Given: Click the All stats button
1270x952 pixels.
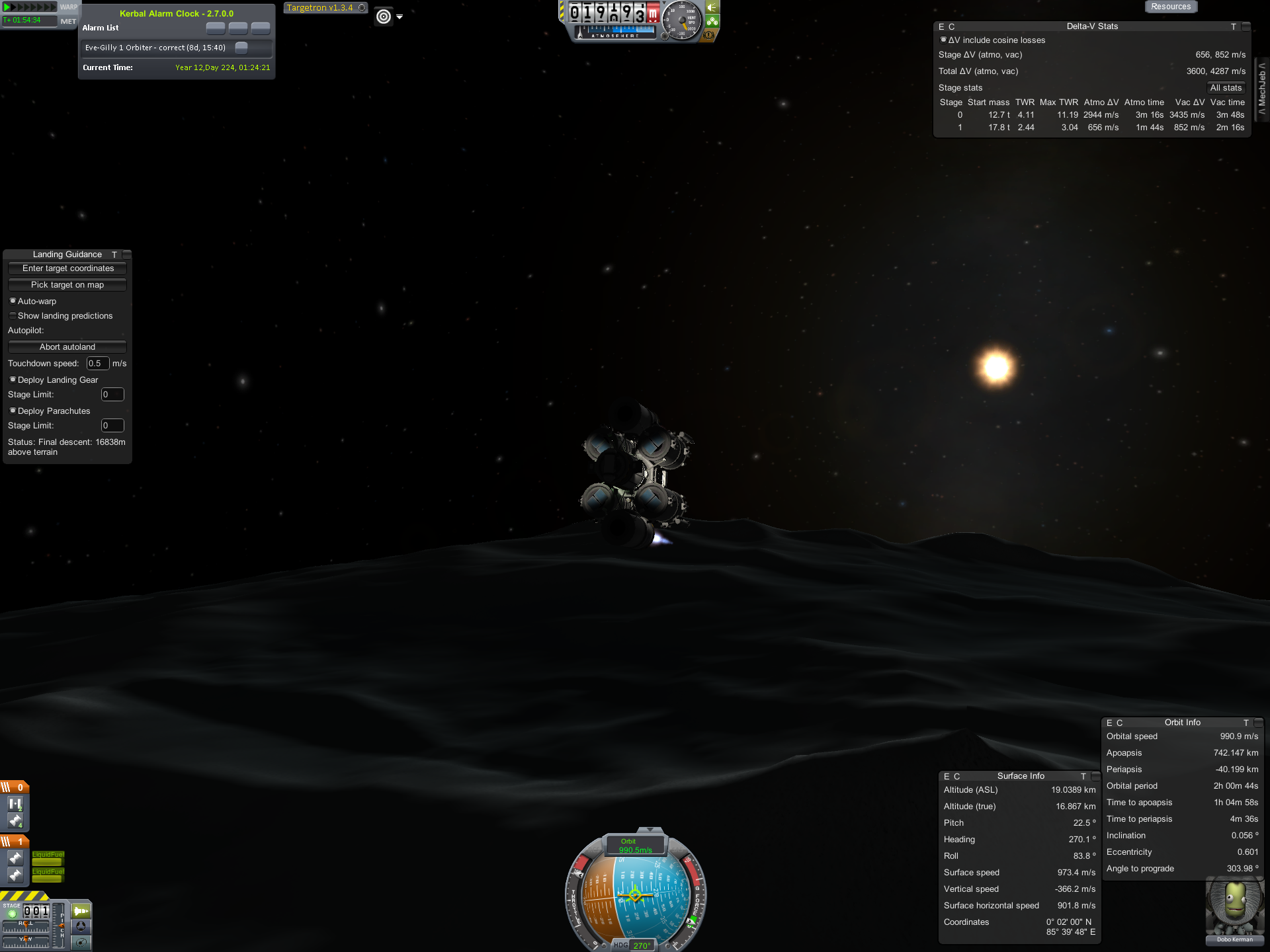Looking at the screenshot, I should tap(1226, 88).
